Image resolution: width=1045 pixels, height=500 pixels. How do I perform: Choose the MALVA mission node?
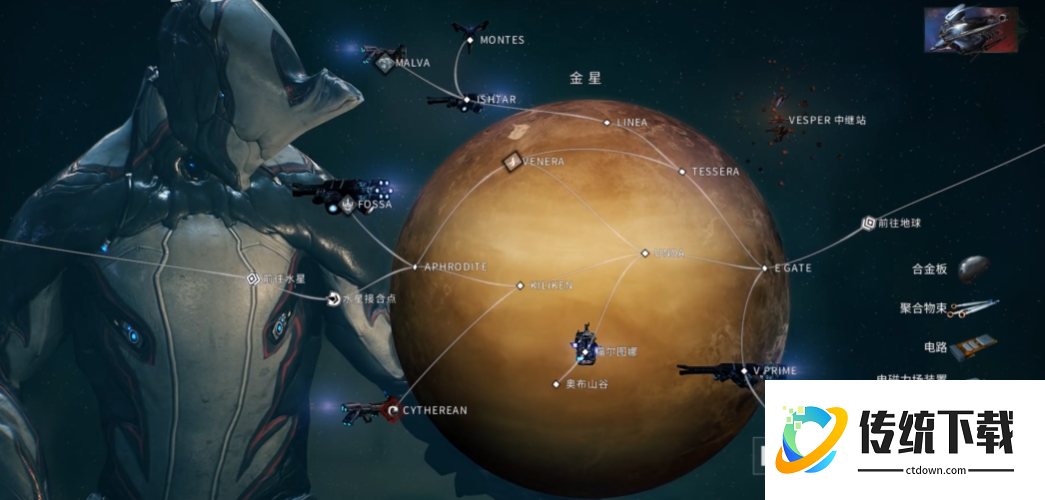pyautogui.click(x=387, y=63)
